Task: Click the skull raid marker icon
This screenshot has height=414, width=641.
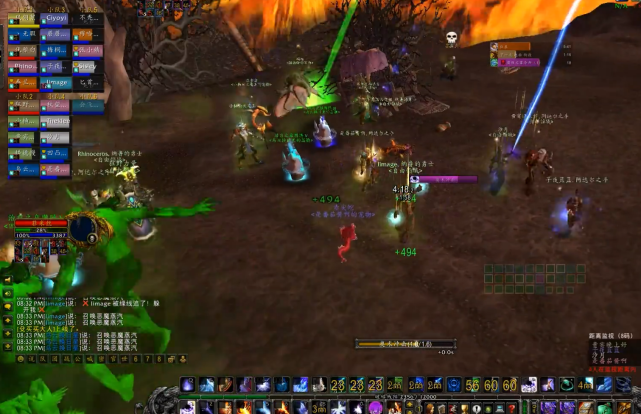Action: tap(451, 38)
